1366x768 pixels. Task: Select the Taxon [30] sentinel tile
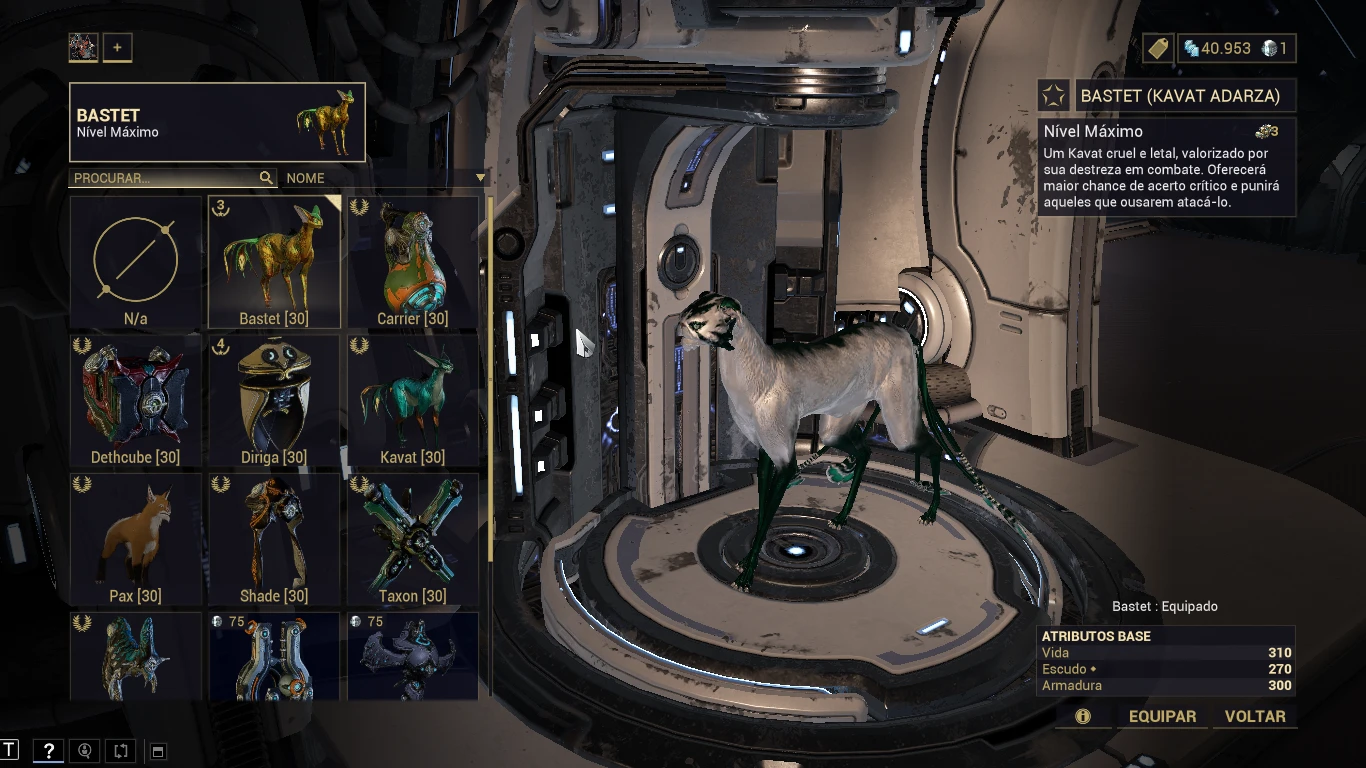[412, 540]
